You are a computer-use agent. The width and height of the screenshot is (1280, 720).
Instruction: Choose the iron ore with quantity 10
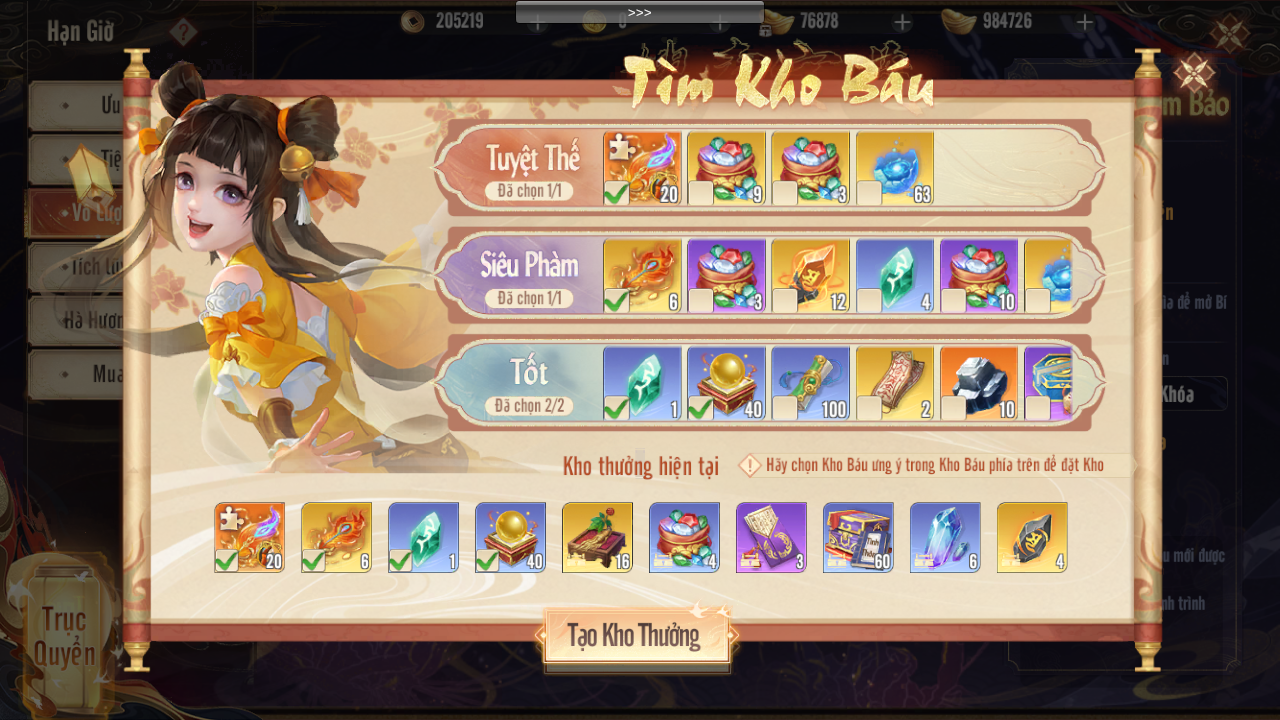pyautogui.click(x=979, y=383)
